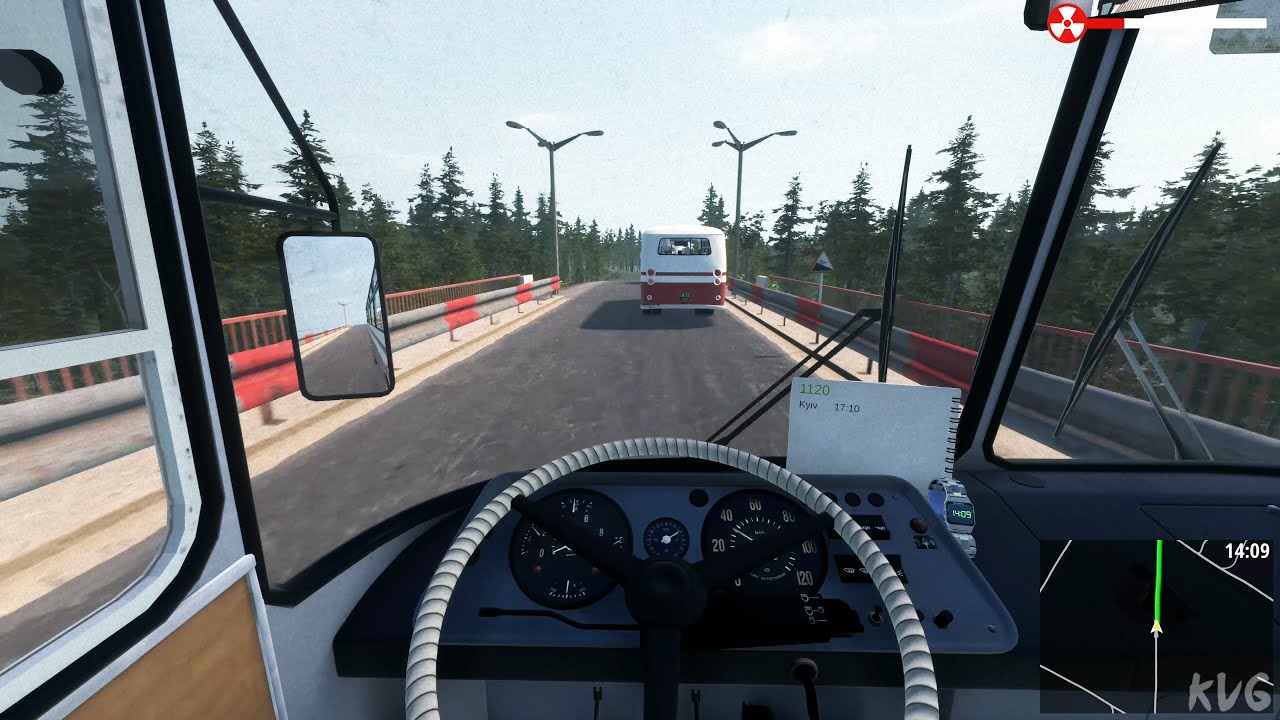Image resolution: width=1280 pixels, height=720 pixels.
Task: Click the digital wristwatch showing 14:09
Action: (961, 513)
